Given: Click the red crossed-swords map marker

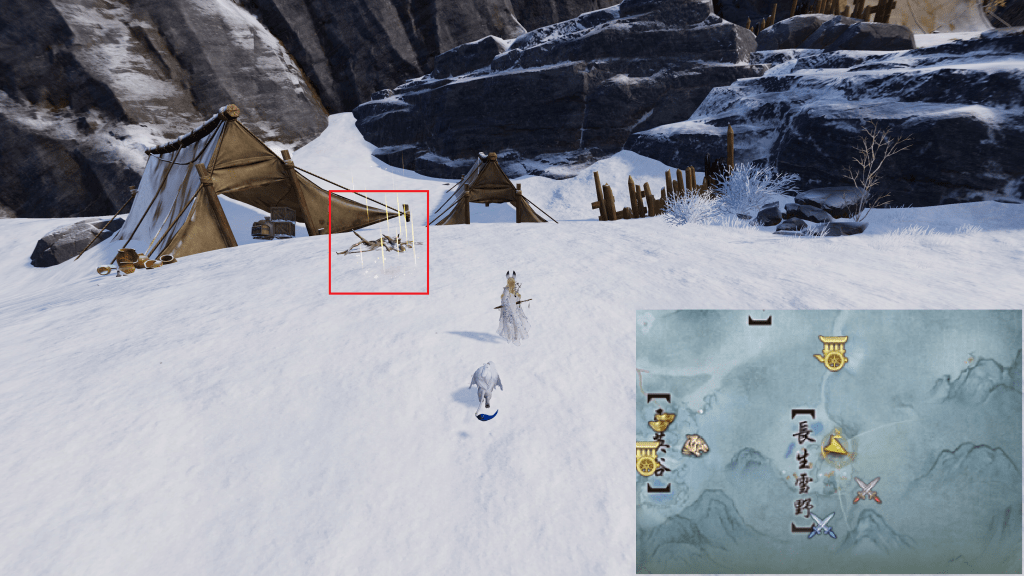Looking at the screenshot, I should (868, 490).
